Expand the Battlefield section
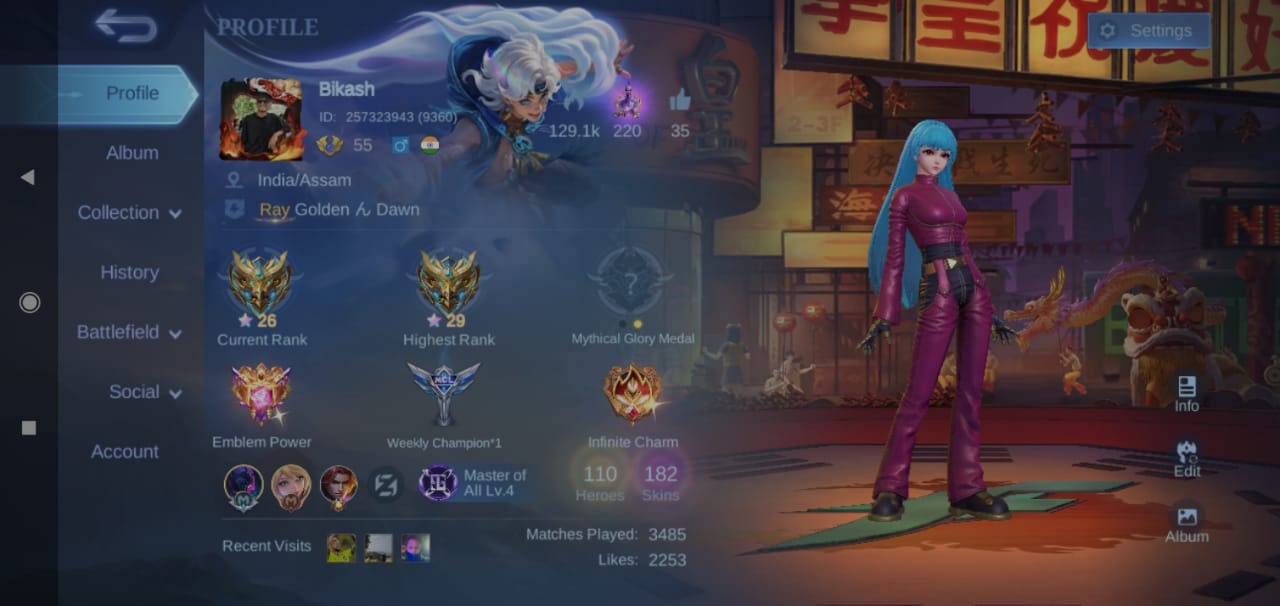 click(129, 332)
